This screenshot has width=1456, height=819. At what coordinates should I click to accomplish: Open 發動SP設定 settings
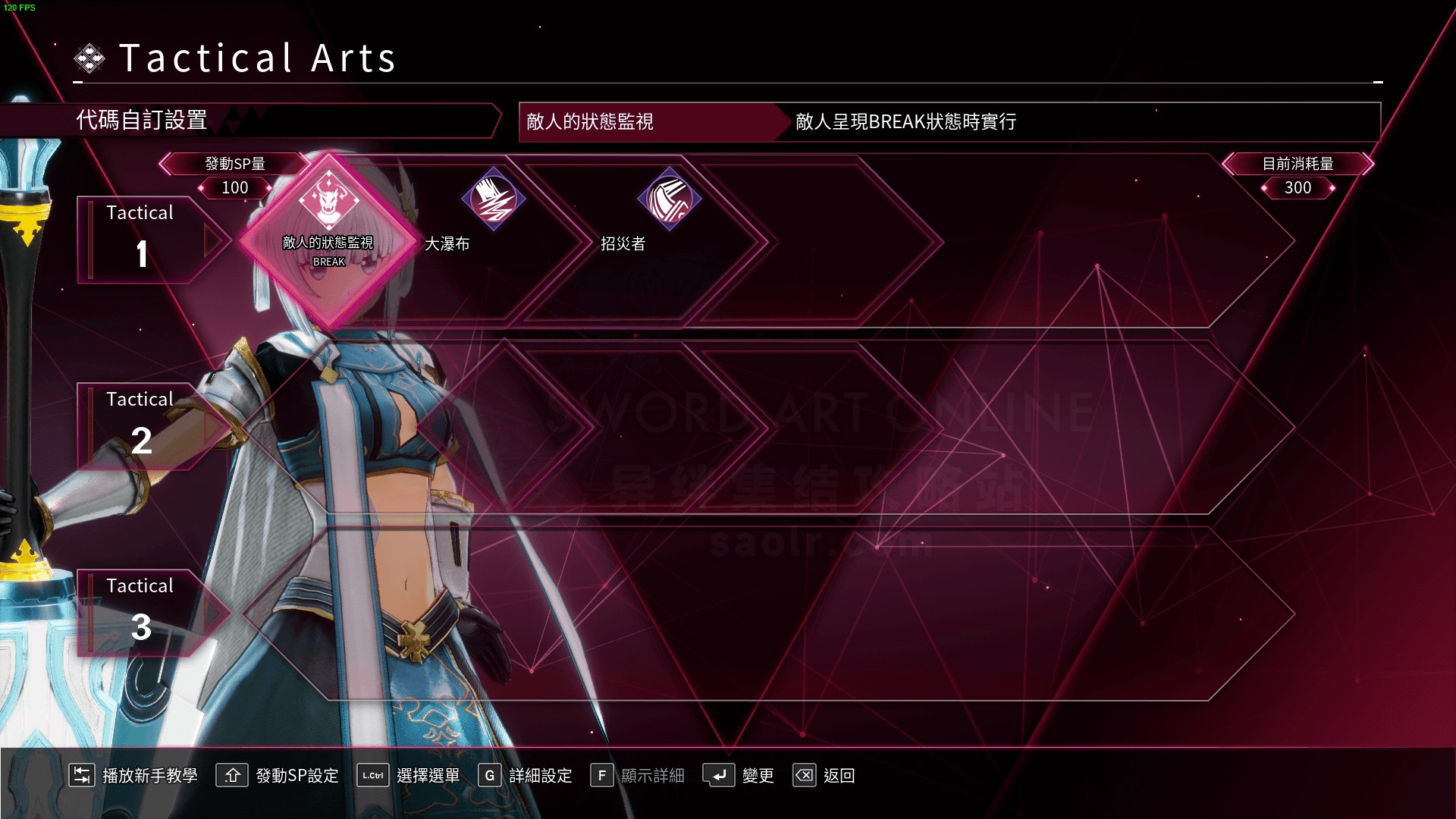coord(278,775)
